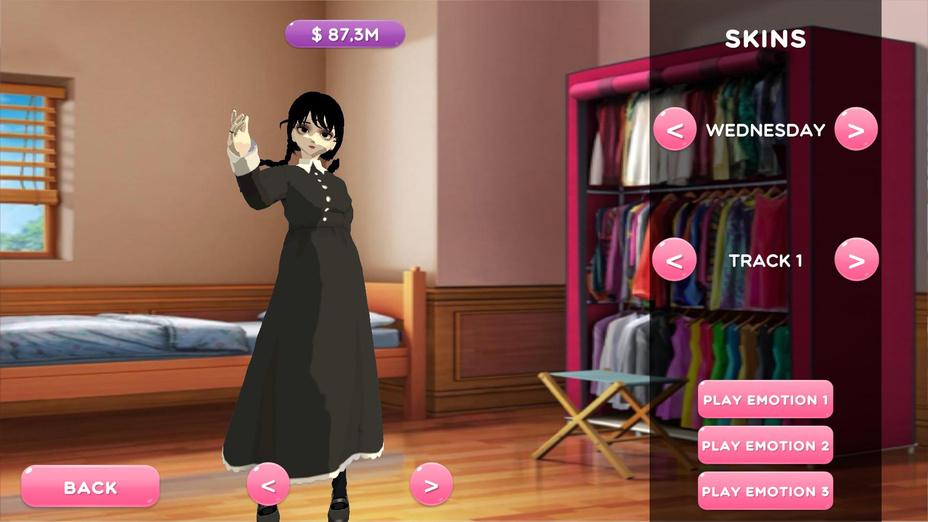The height and width of the screenshot is (522, 928).
Task: Trigger the Play Emotion 2 button
Action: 765,446
